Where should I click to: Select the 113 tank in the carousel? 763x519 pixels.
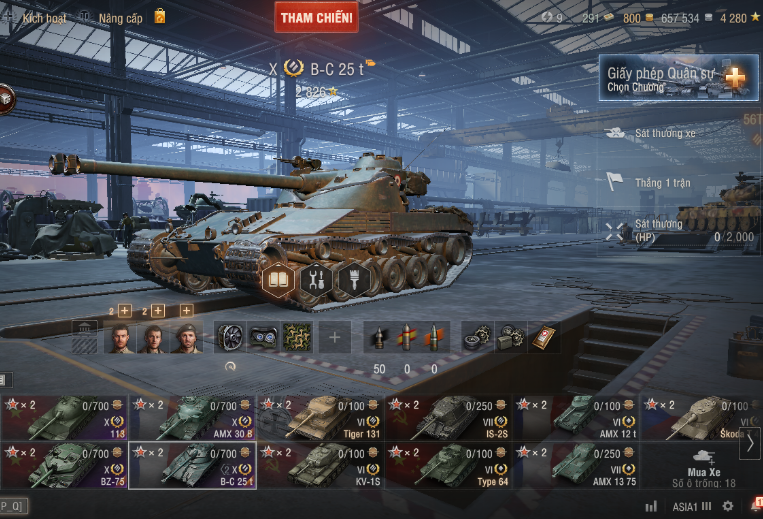click(x=63, y=418)
